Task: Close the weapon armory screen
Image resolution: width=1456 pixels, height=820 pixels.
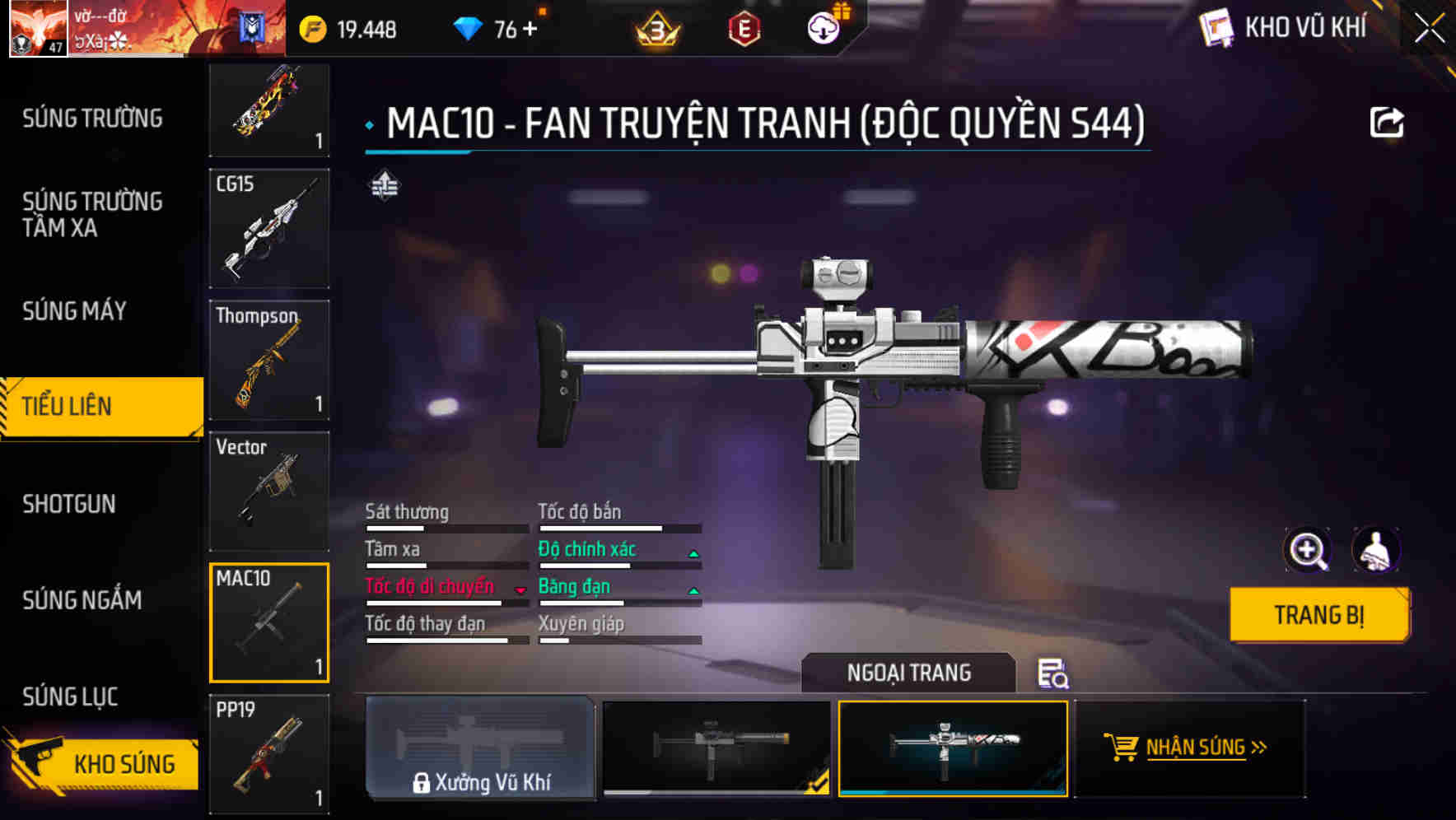Action: 1430,29
